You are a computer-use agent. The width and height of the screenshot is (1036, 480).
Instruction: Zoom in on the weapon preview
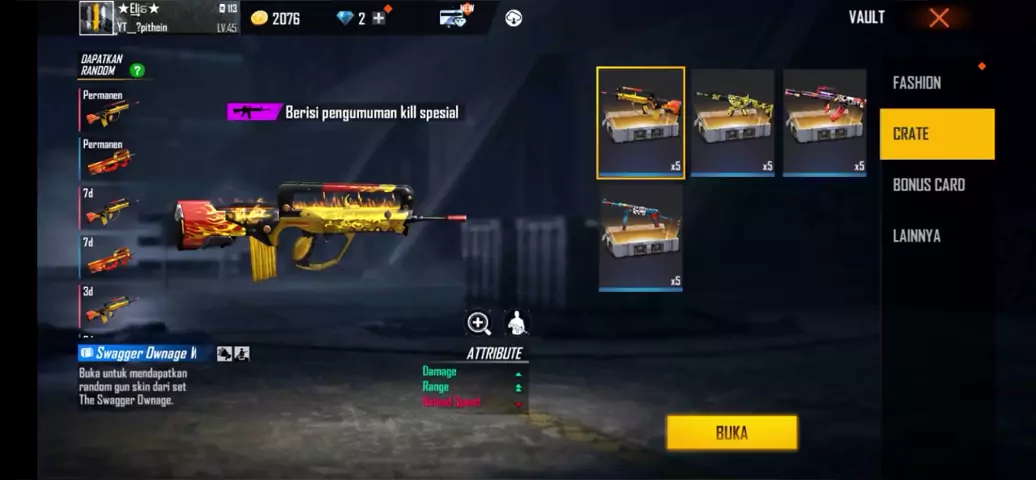(479, 323)
